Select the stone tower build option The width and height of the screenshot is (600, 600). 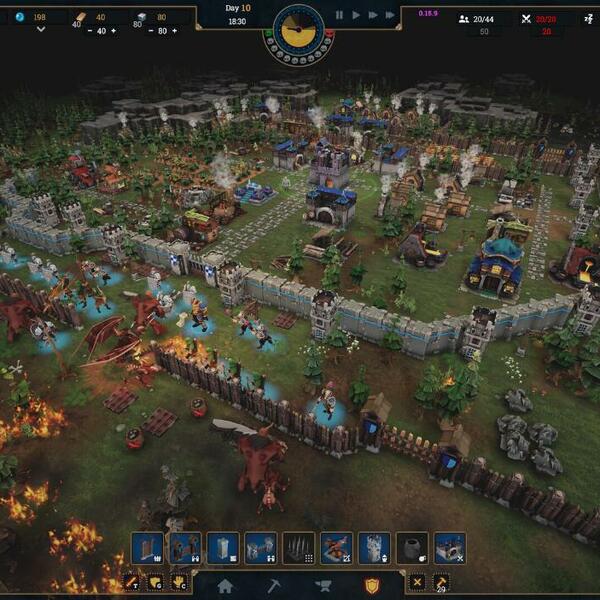tap(223, 548)
